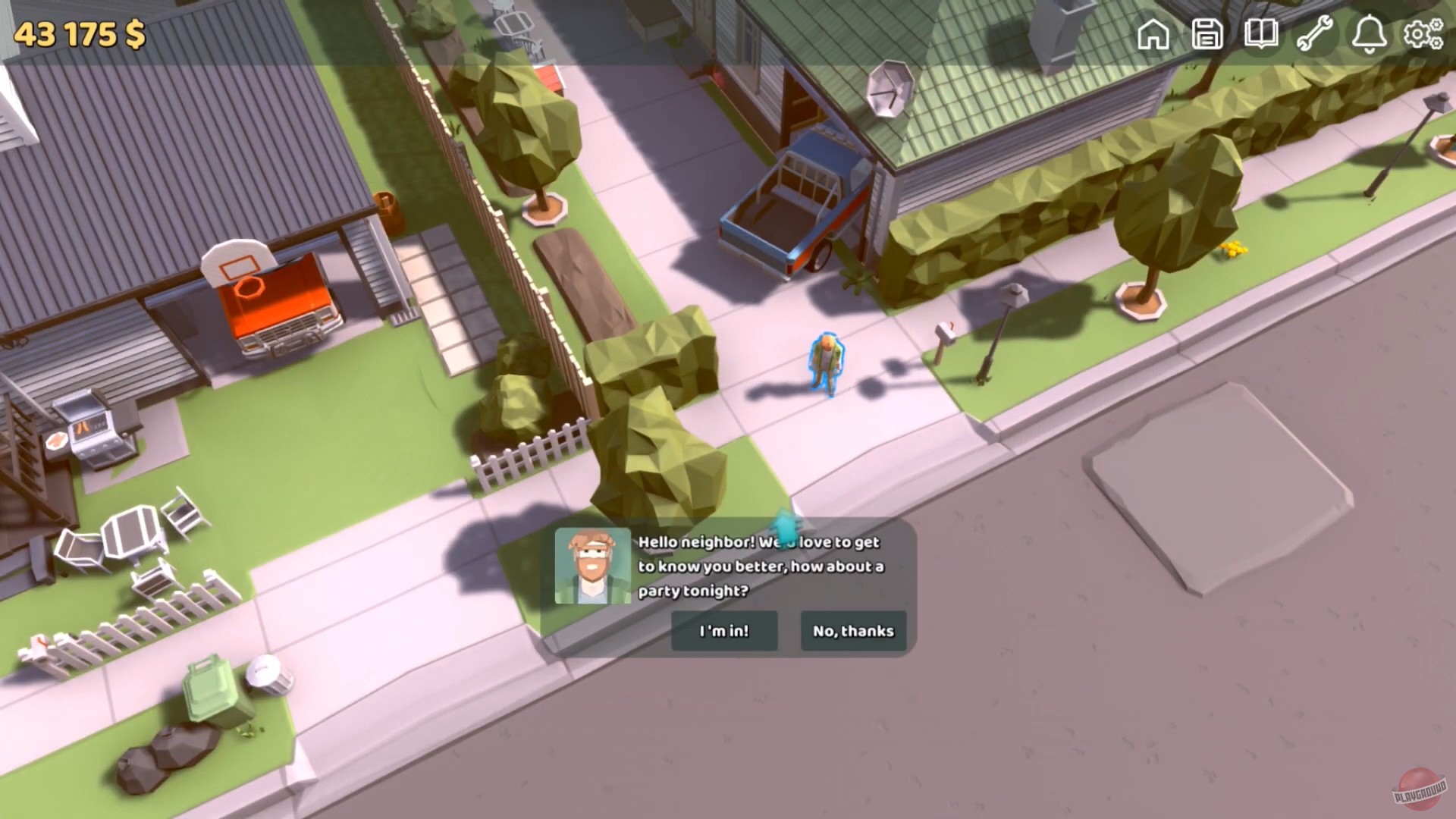Click the orange truck inside the carport
1456x819 pixels.
click(x=281, y=303)
